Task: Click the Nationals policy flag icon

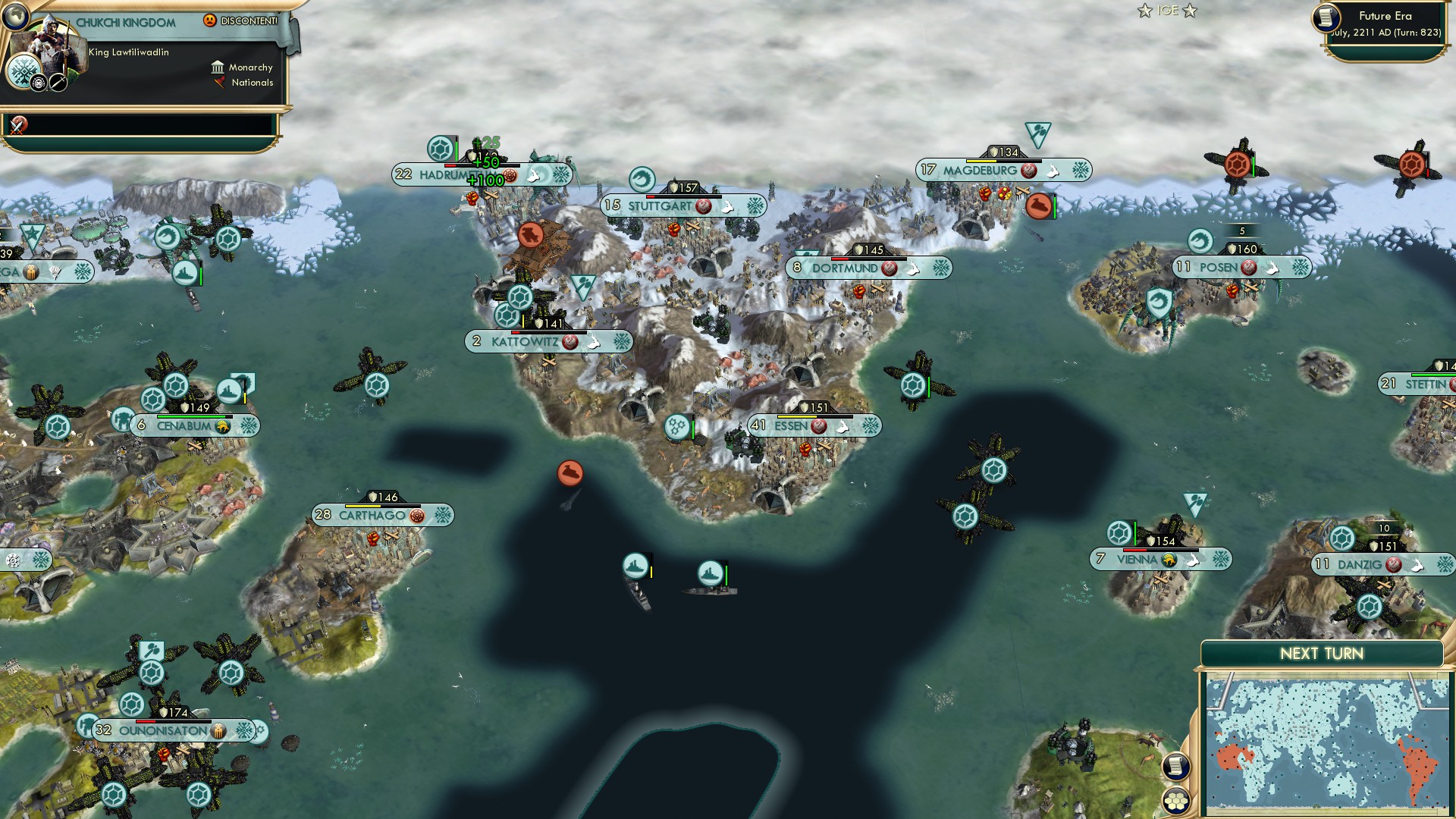Action: (220, 83)
